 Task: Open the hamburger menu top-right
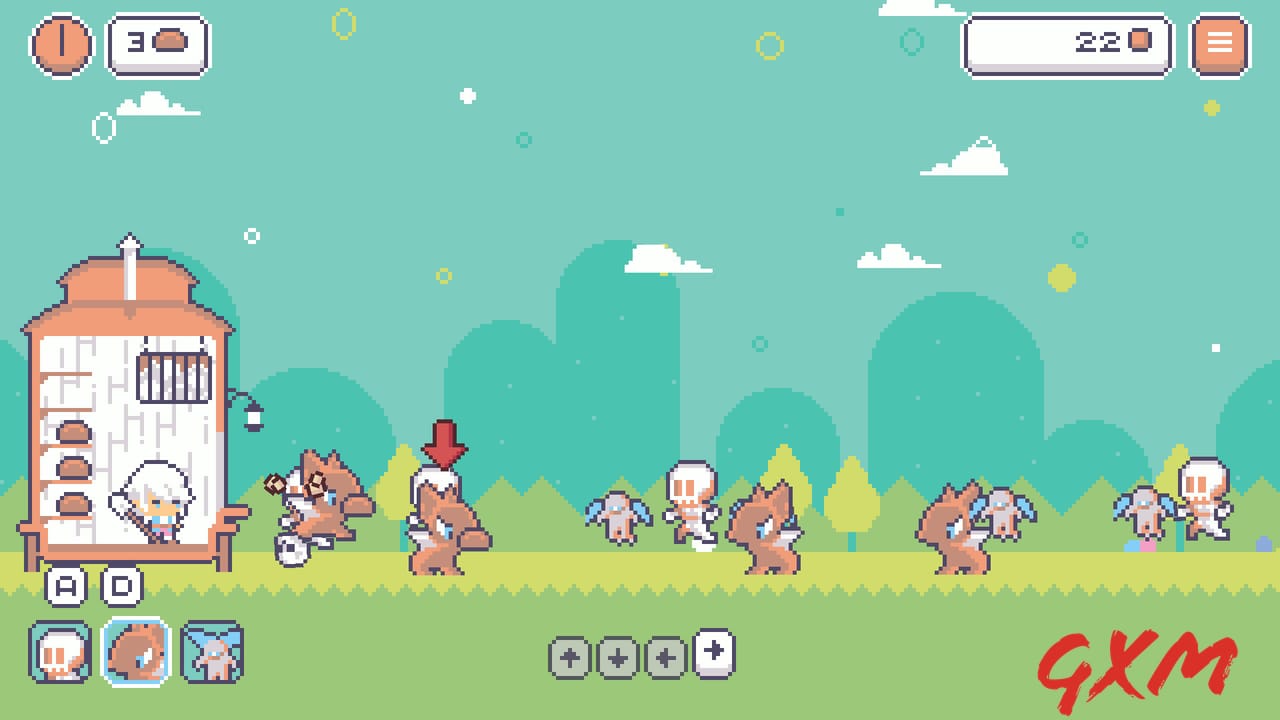(1218, 43)
